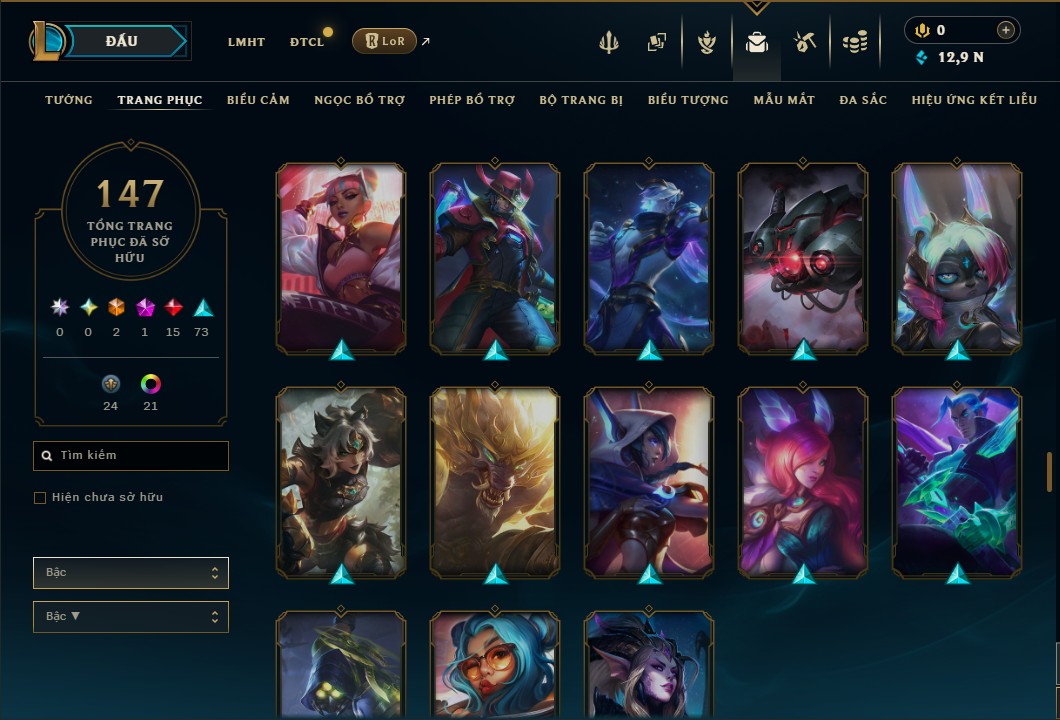Select the PHÉP BỔ TRỢ tab
This screenshot has height=720, width=1060.
click(472, 100)
